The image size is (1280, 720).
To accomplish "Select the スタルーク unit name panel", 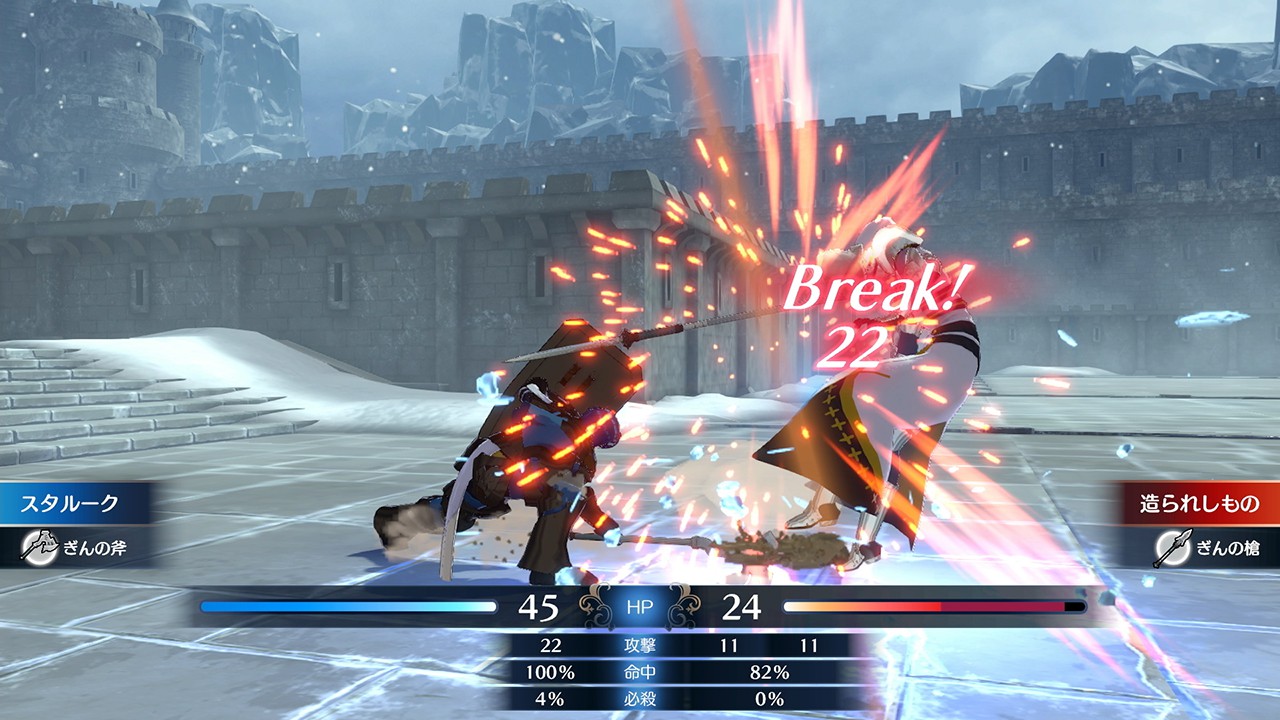I will tap(70, 503).
